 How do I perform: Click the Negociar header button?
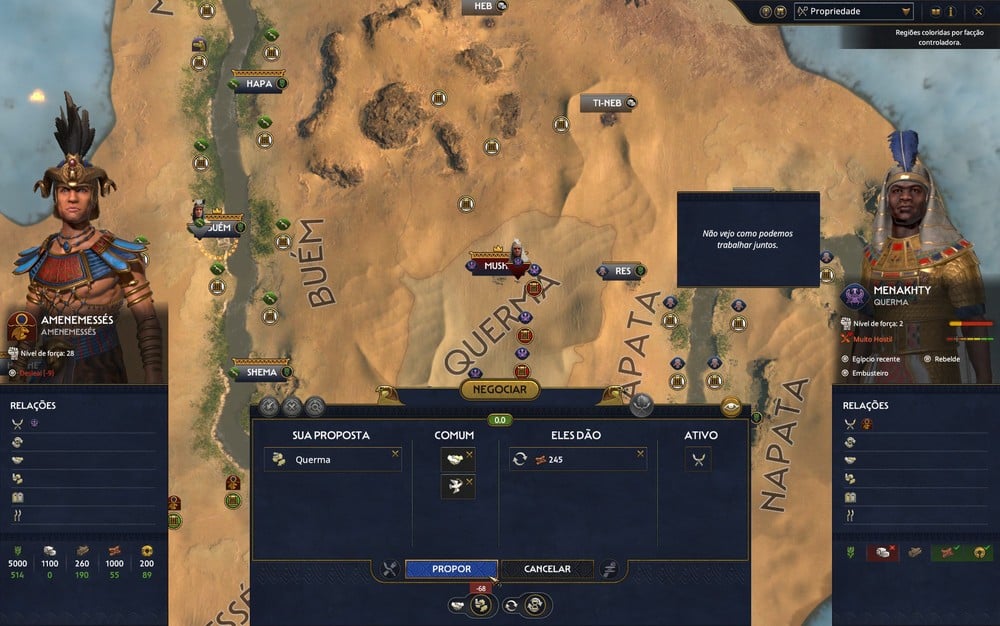pos(500,389)
